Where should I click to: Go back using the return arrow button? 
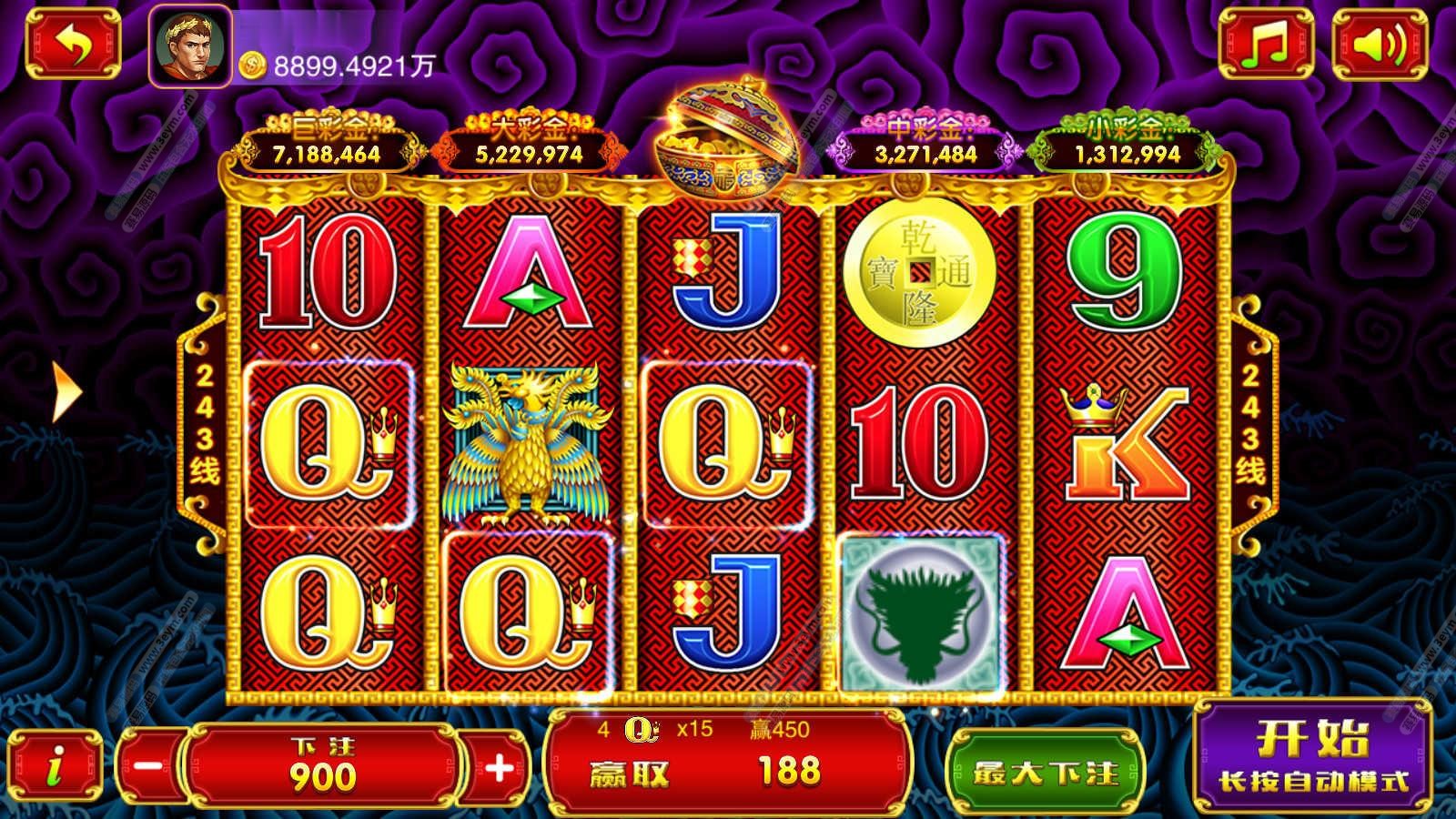72,44
